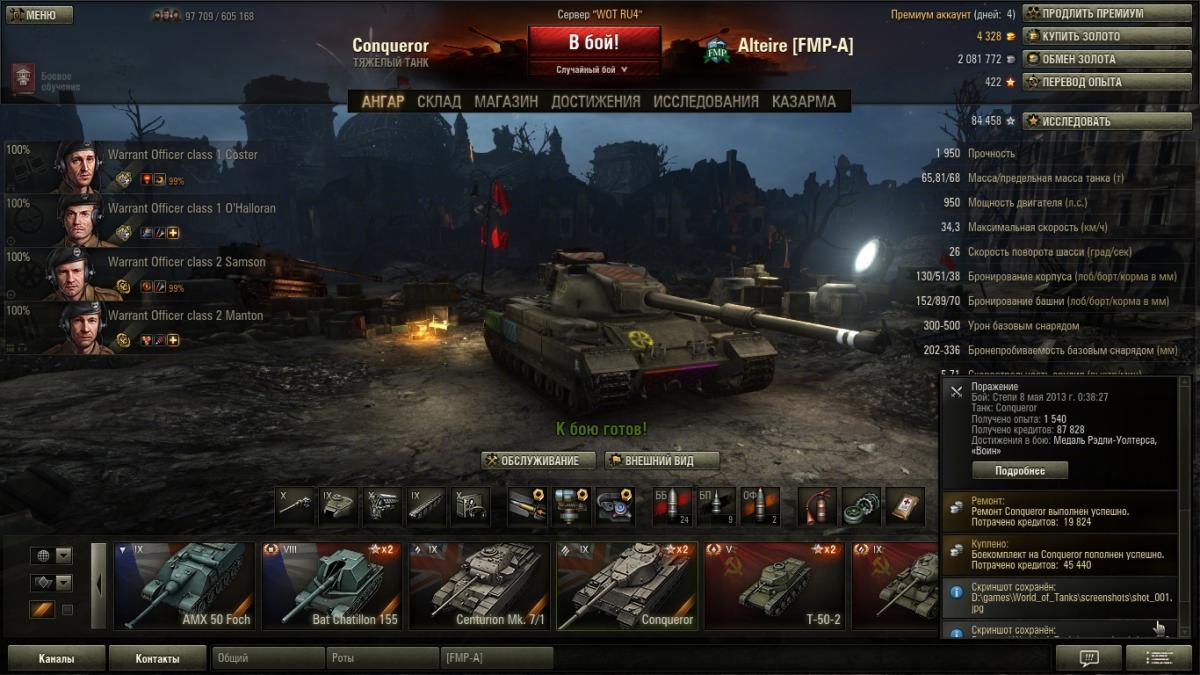Click the Перевод опыта button
1200x675 pixels.
click(1094, 82)
